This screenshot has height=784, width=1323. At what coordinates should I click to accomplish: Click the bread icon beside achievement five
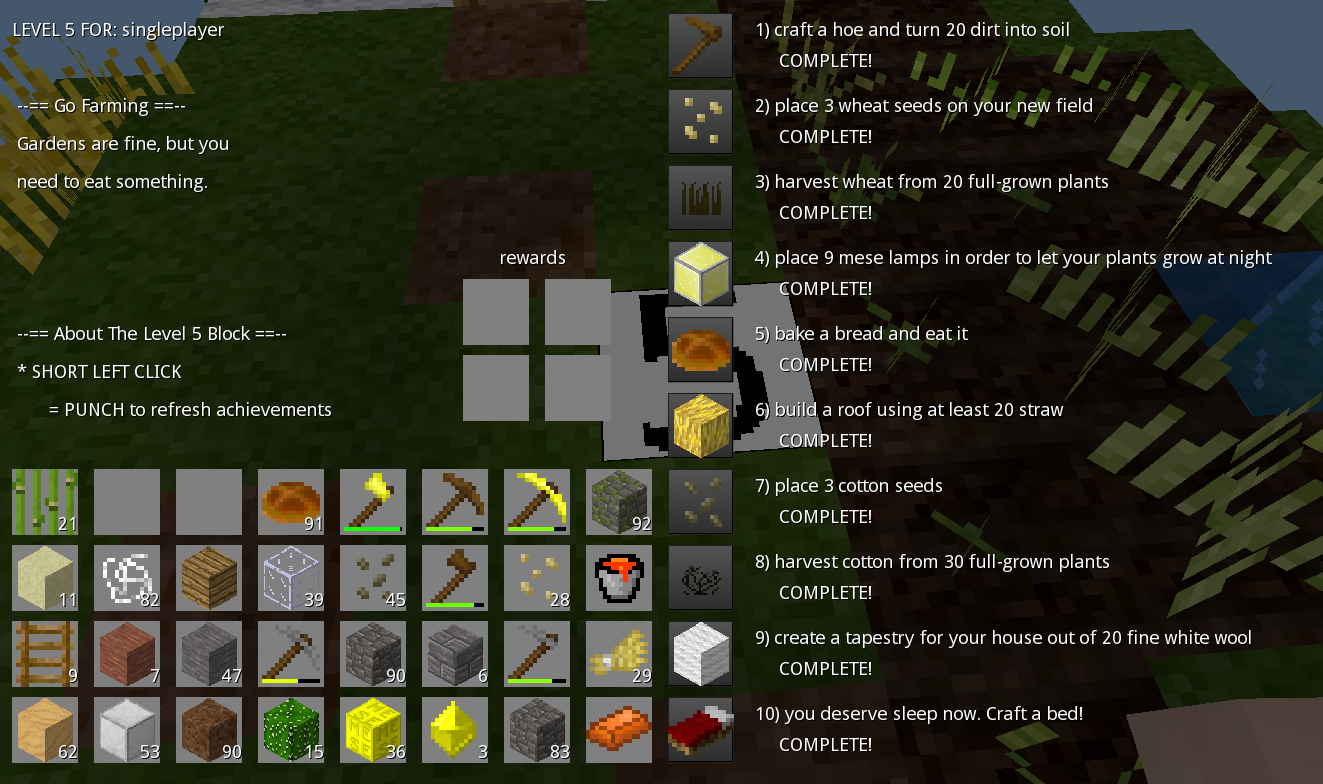point(700,349)
